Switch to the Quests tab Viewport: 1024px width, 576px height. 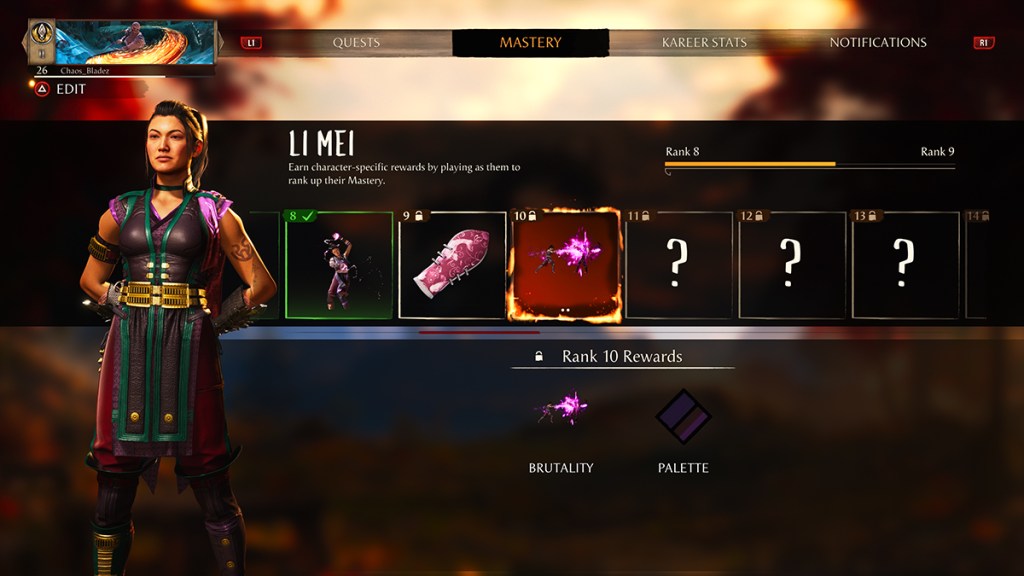point(356,43)
